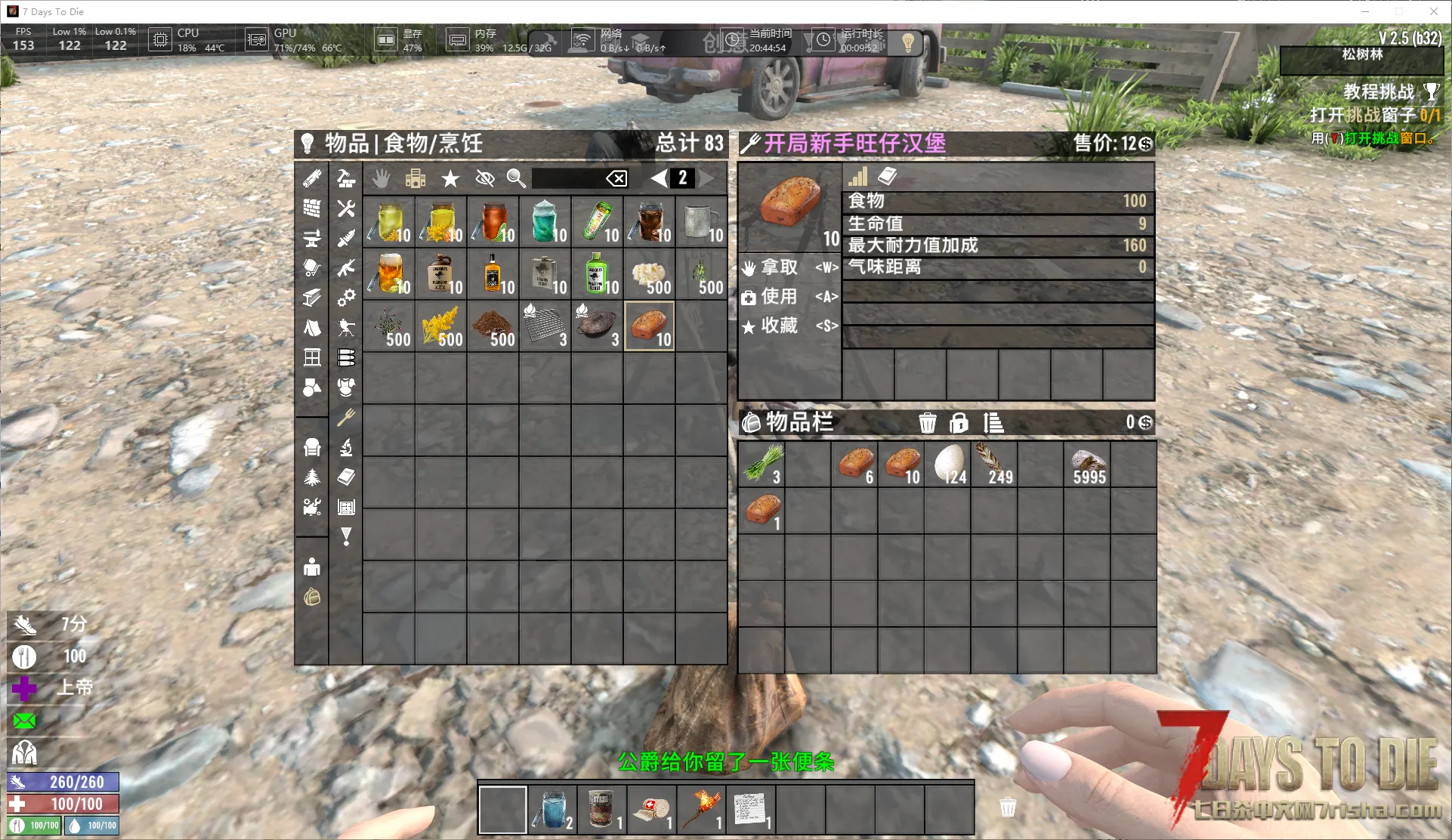
Task: Toggle the inventory lock button
Action: [x=959, y=423]
